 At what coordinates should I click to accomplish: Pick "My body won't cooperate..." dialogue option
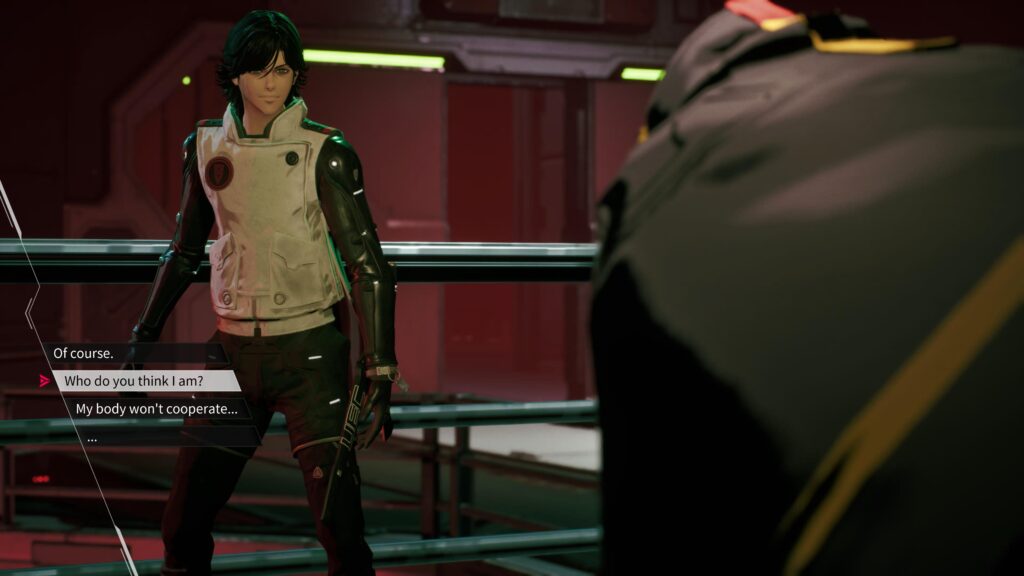[157, 408]
